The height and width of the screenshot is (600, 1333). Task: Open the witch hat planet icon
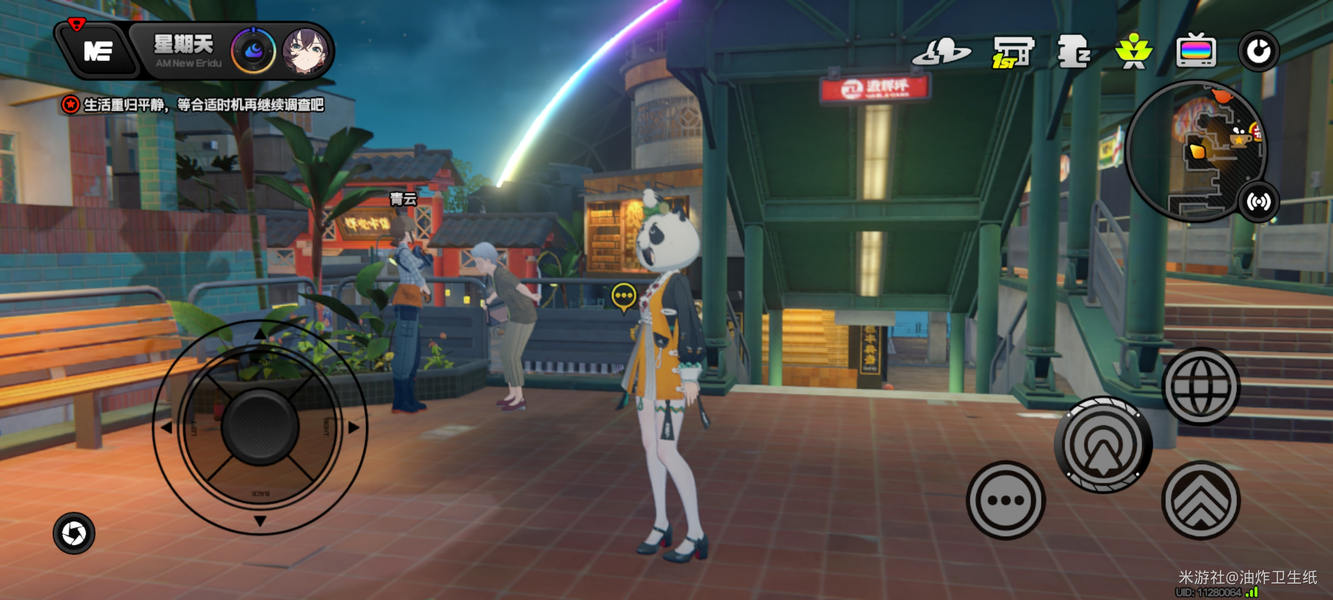pos(941,51)
